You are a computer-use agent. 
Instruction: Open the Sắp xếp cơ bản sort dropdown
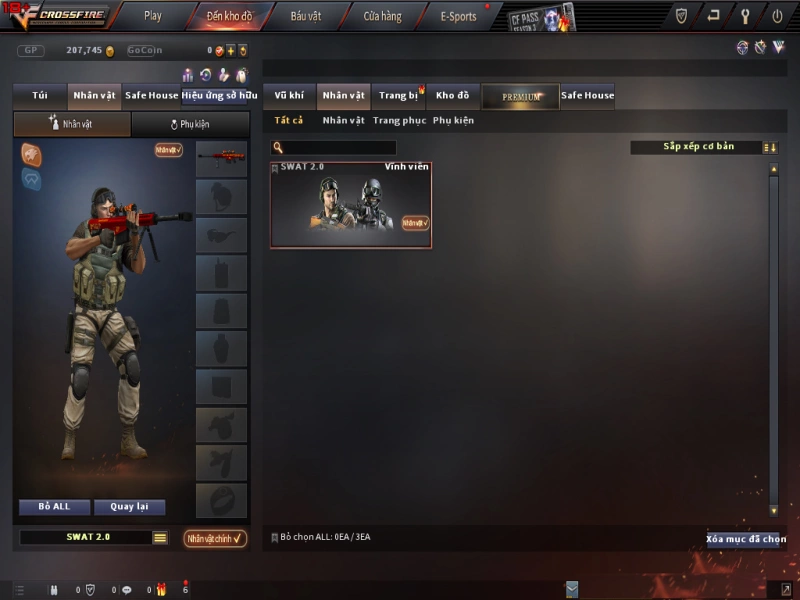coord(697,147)
